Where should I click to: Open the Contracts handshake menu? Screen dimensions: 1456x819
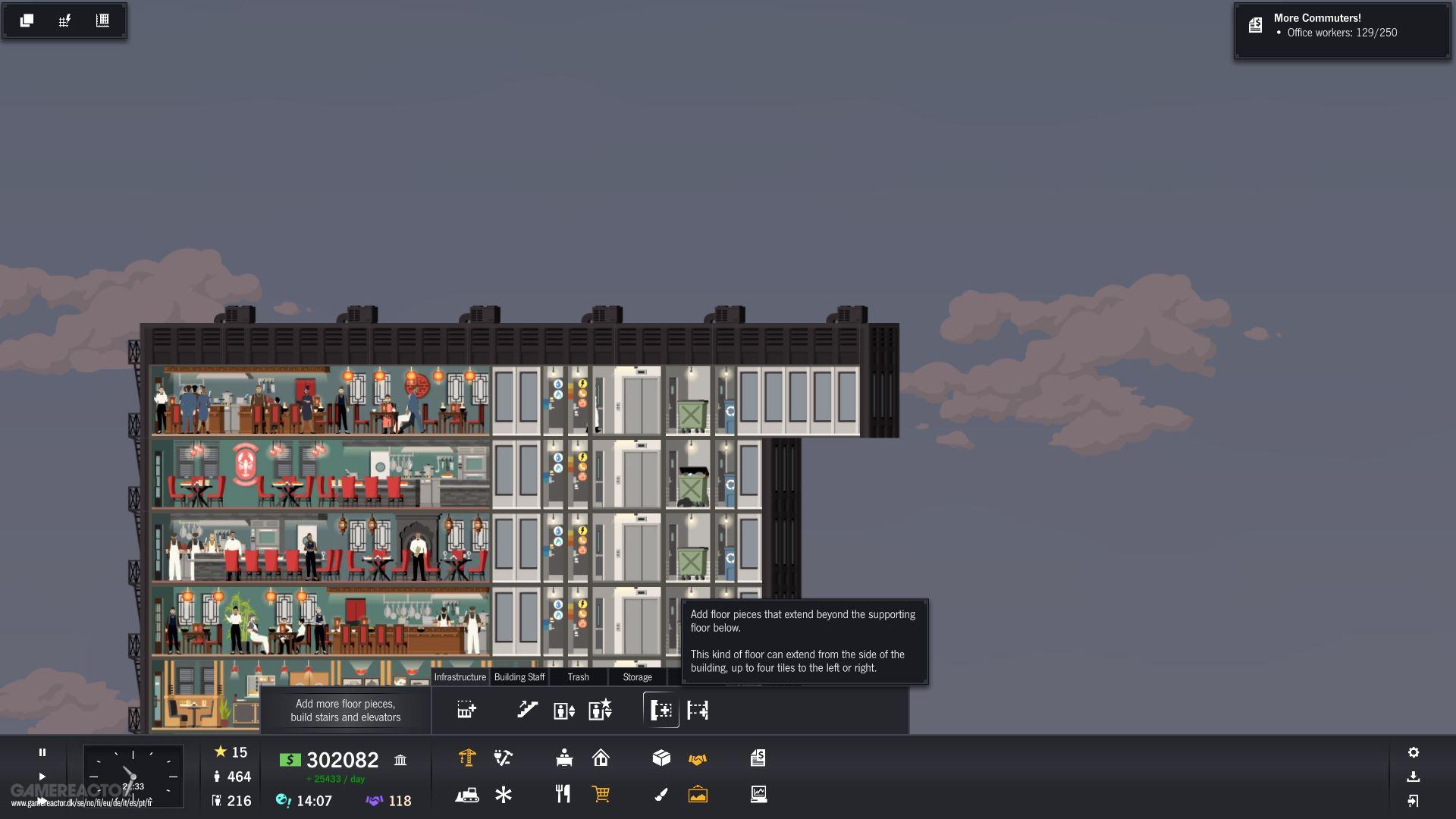[x=699, y=758]
